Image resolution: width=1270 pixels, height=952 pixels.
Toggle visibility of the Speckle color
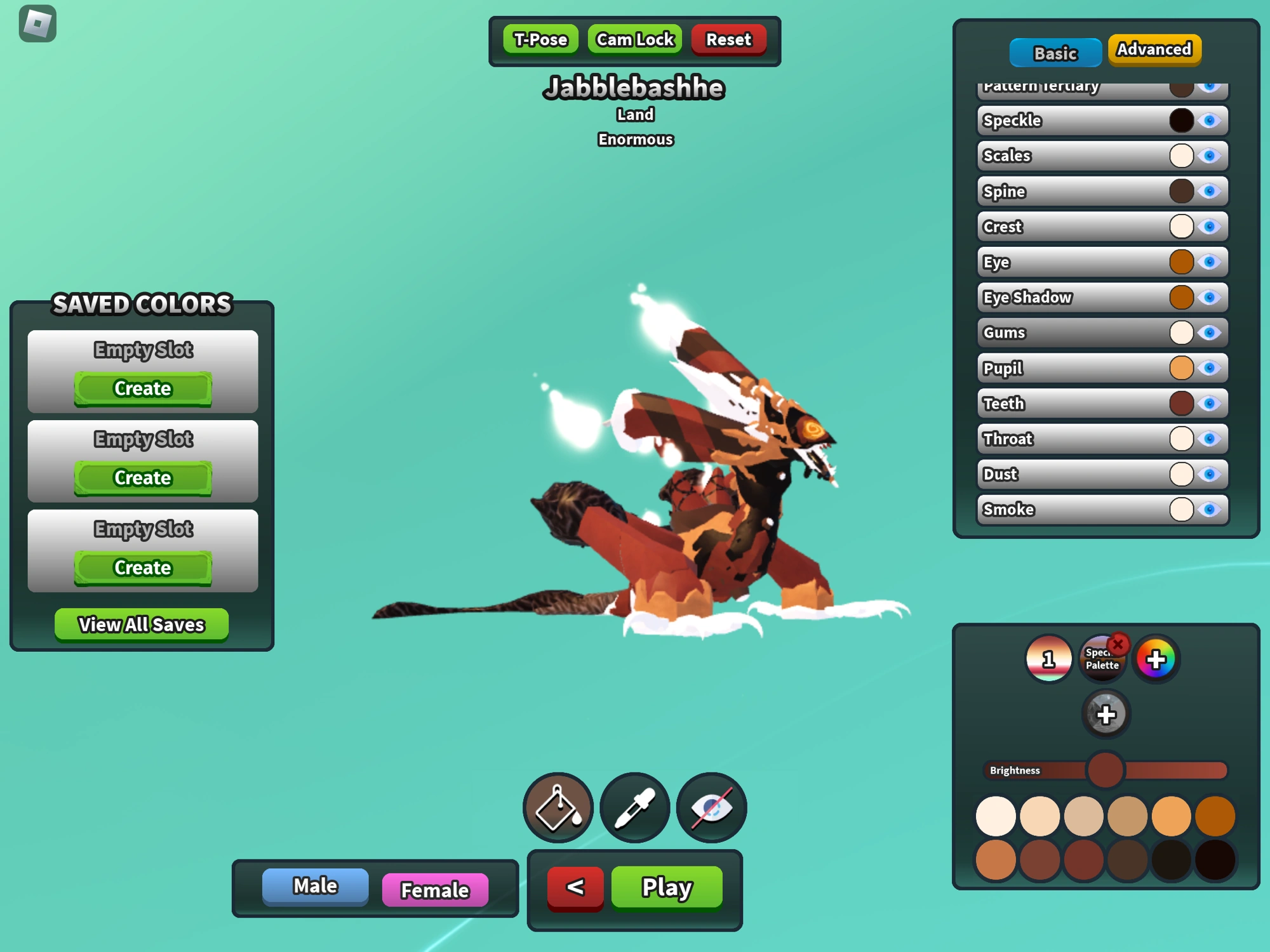(1209, 120)
